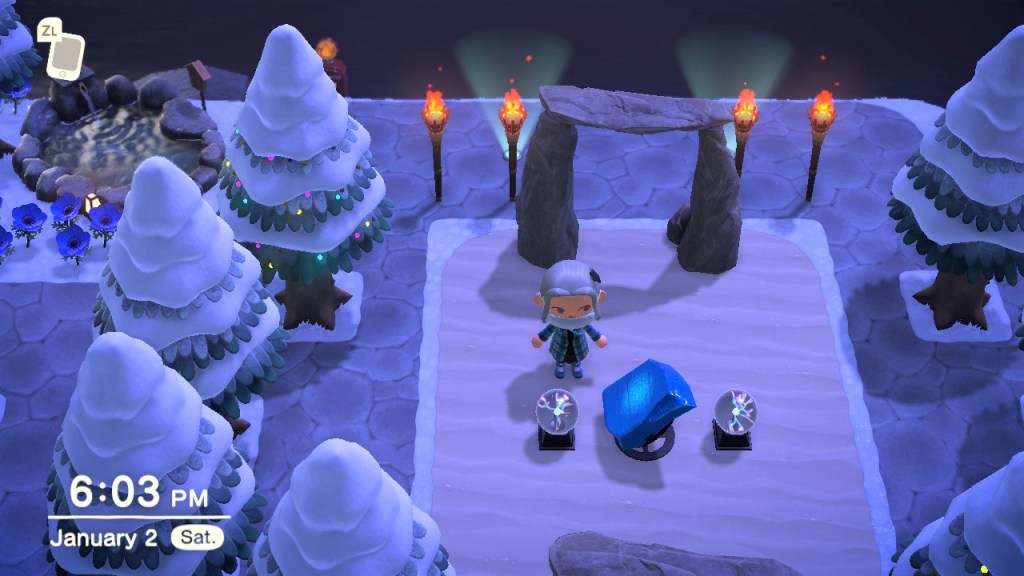
Task: Open the NookPhone icon
Action: tap(65, 57)
